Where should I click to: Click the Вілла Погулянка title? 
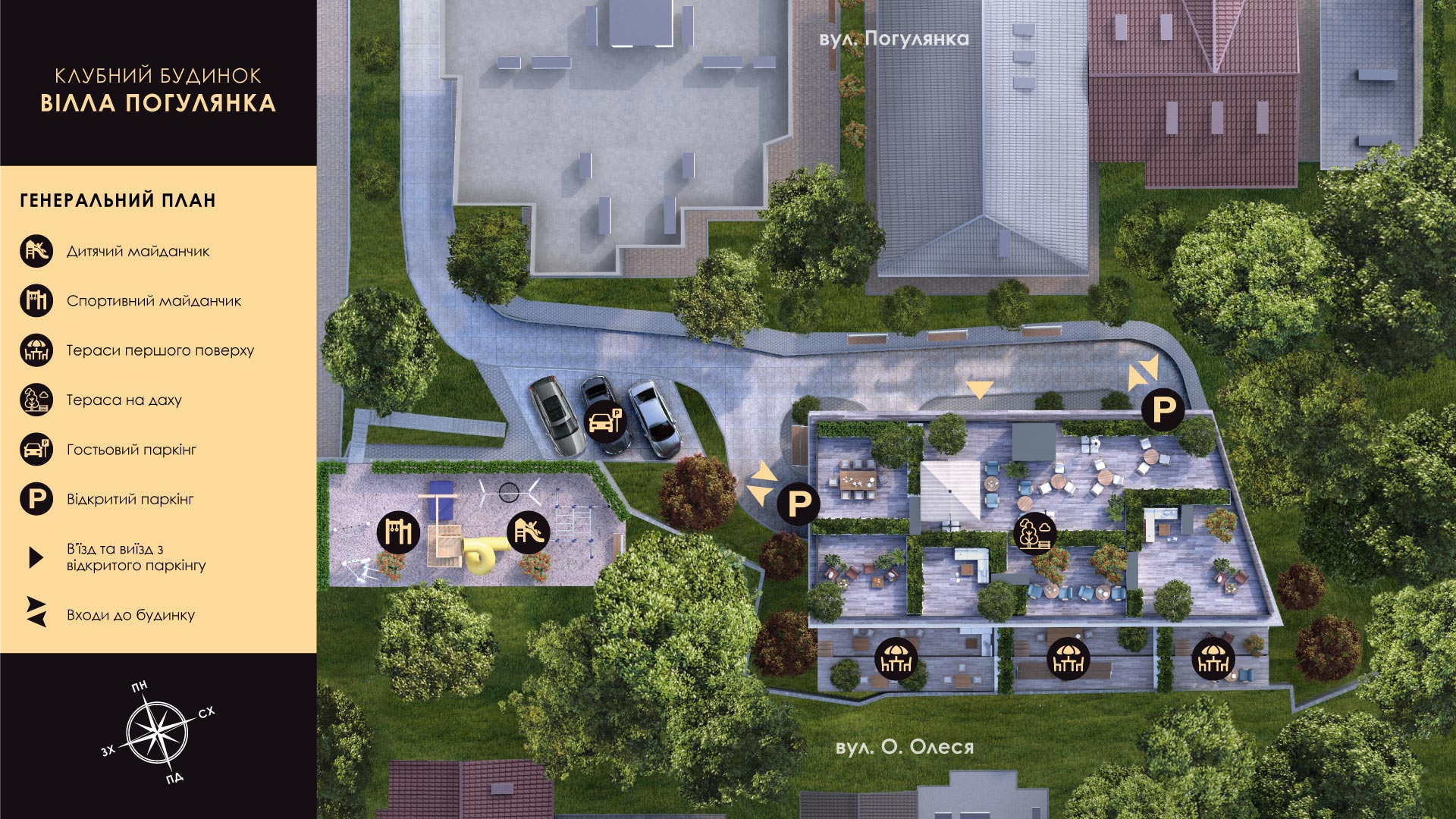158,103
